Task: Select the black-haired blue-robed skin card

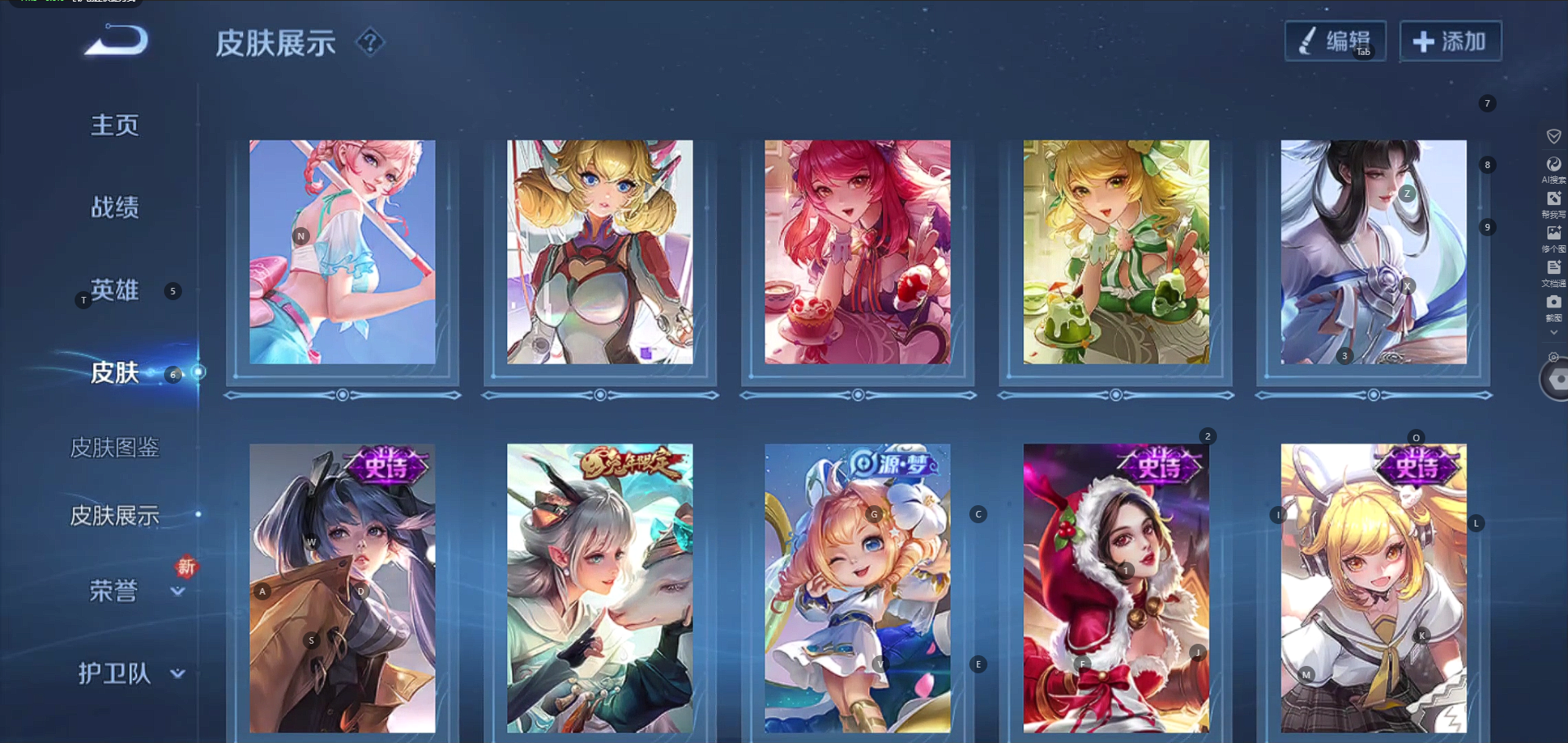Action: pyautogui.click(x=1374, y=252)
